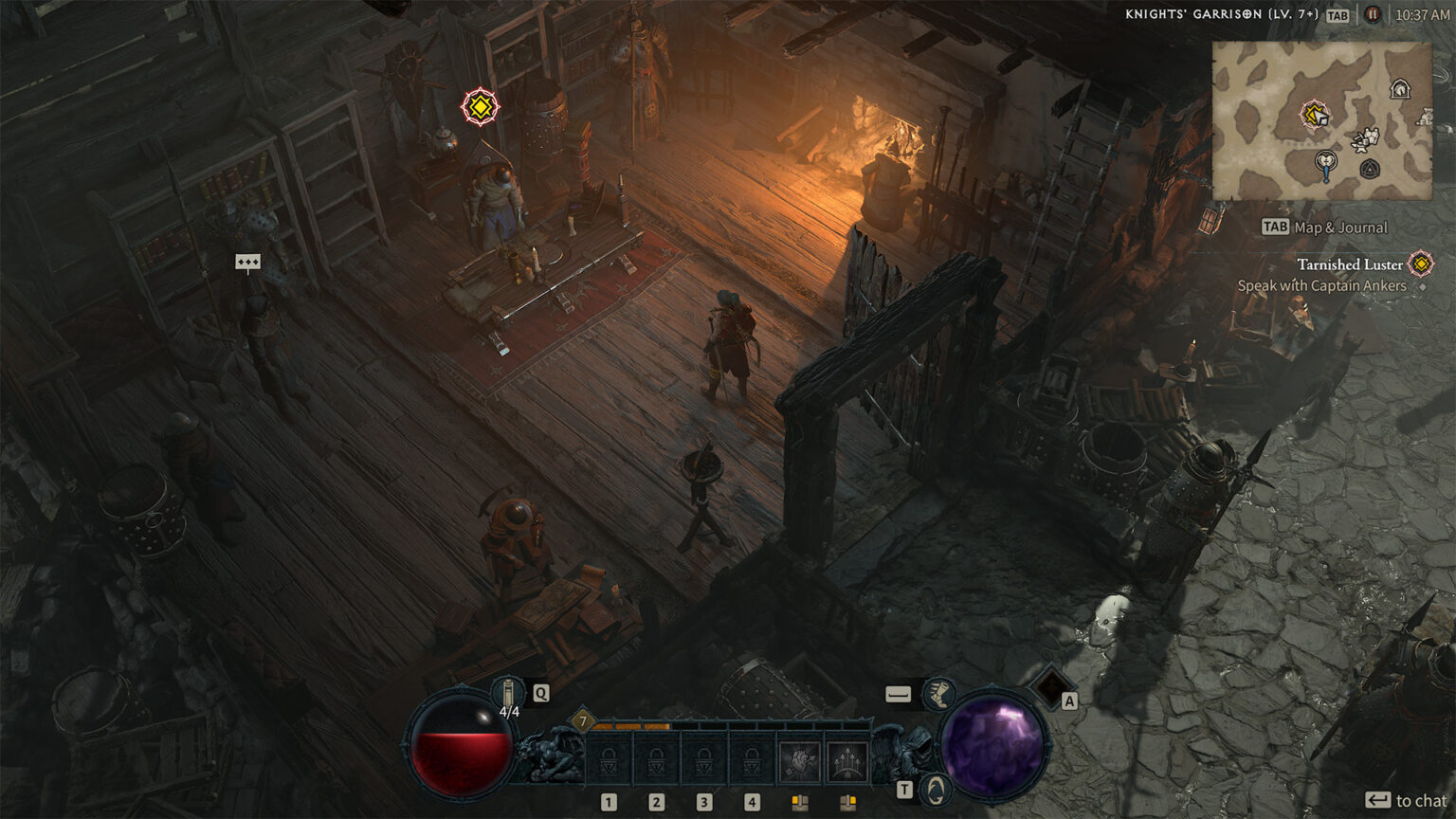Viewport: 1456px width, 819px height.
Task: Open the chat prompt
Action: pyautogui.click(x=1407, y=801)
